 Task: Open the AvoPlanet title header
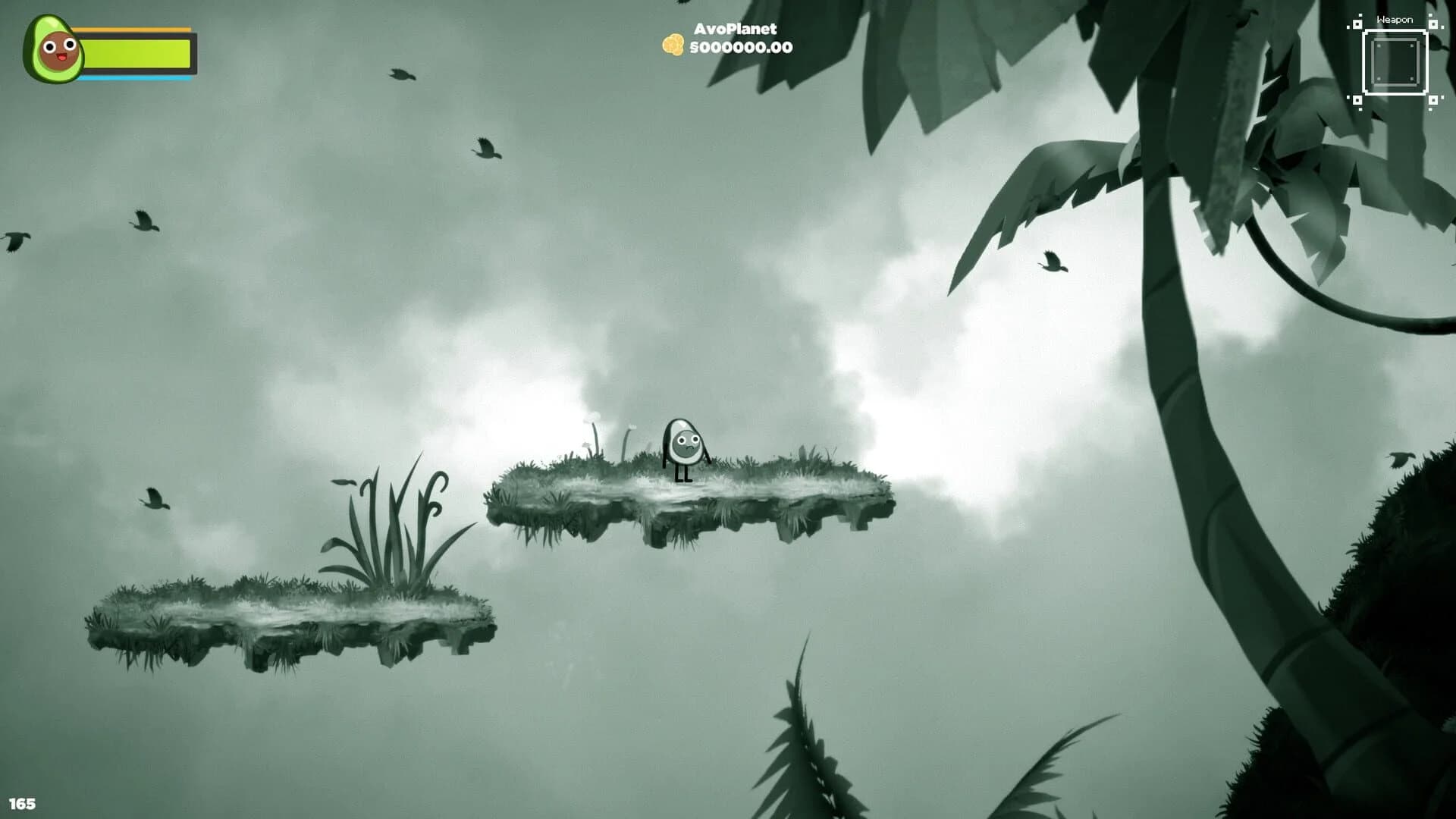pyautogui.click(x=735, y=30)
